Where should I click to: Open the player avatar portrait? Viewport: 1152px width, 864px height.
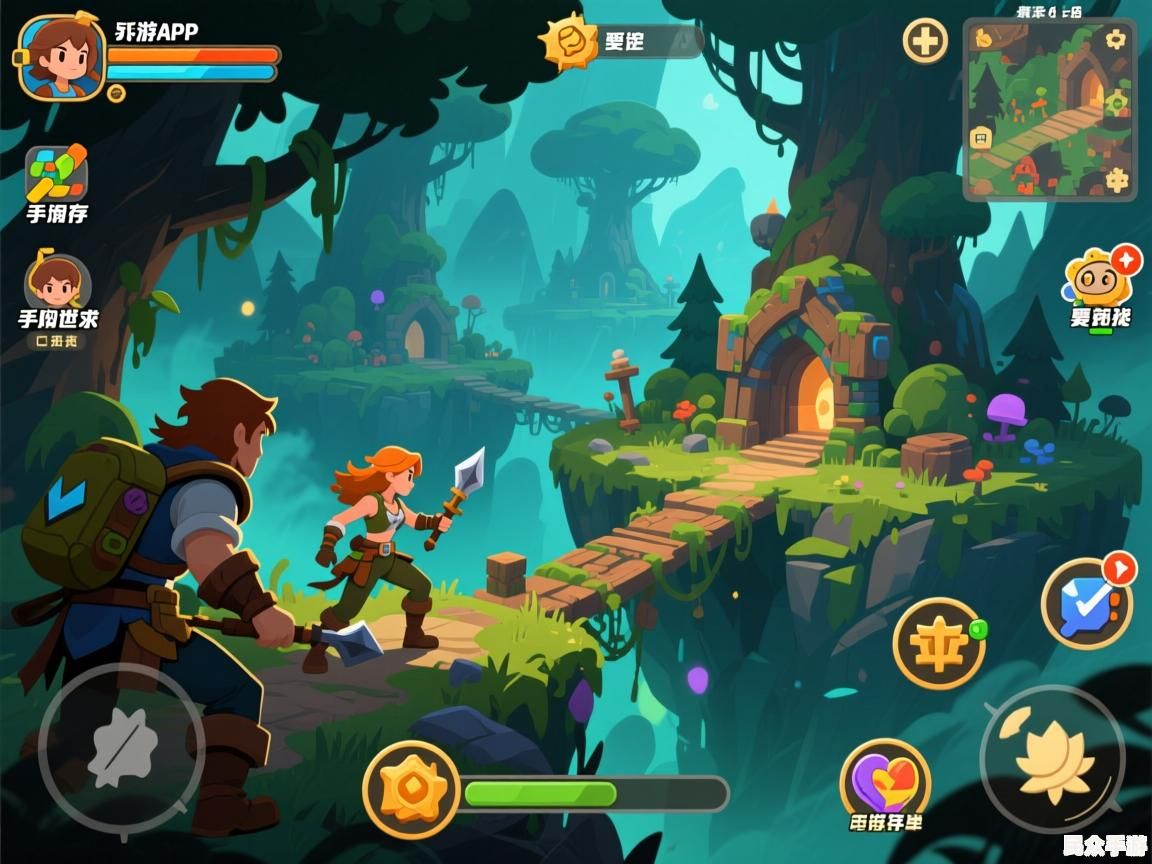[x=61, y=57]
